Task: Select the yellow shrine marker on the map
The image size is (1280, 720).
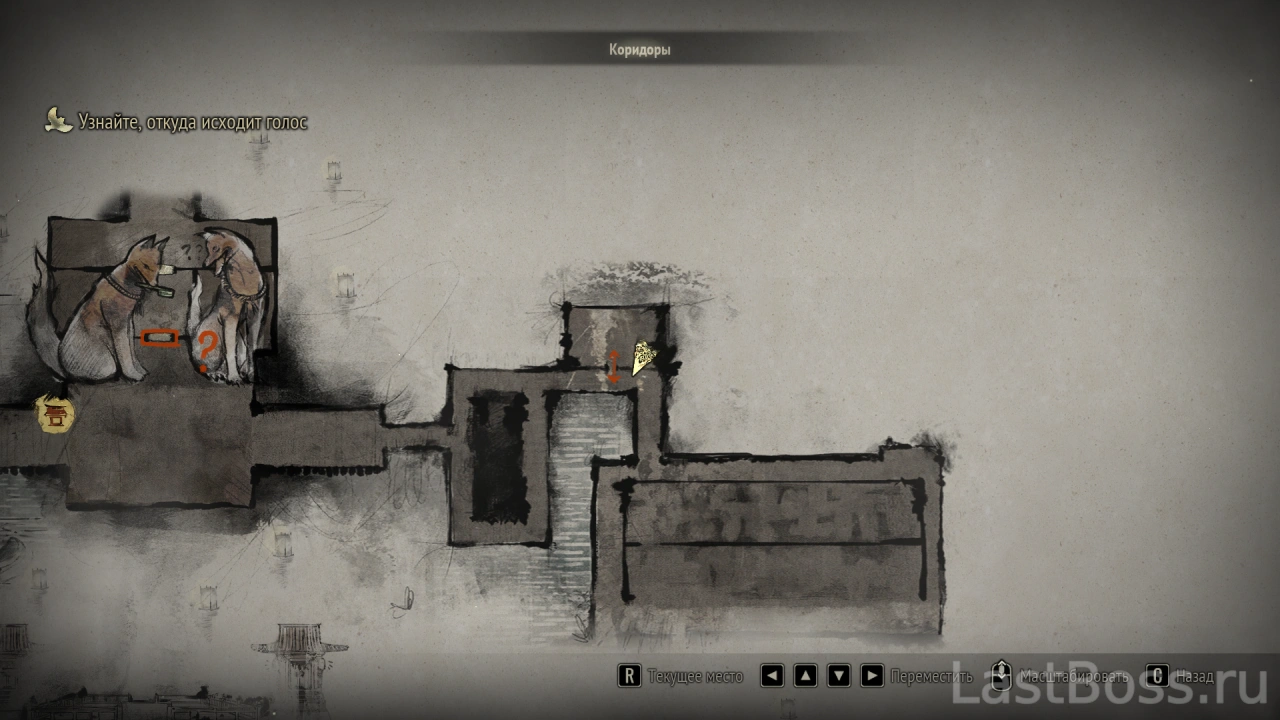Action: 56,414
